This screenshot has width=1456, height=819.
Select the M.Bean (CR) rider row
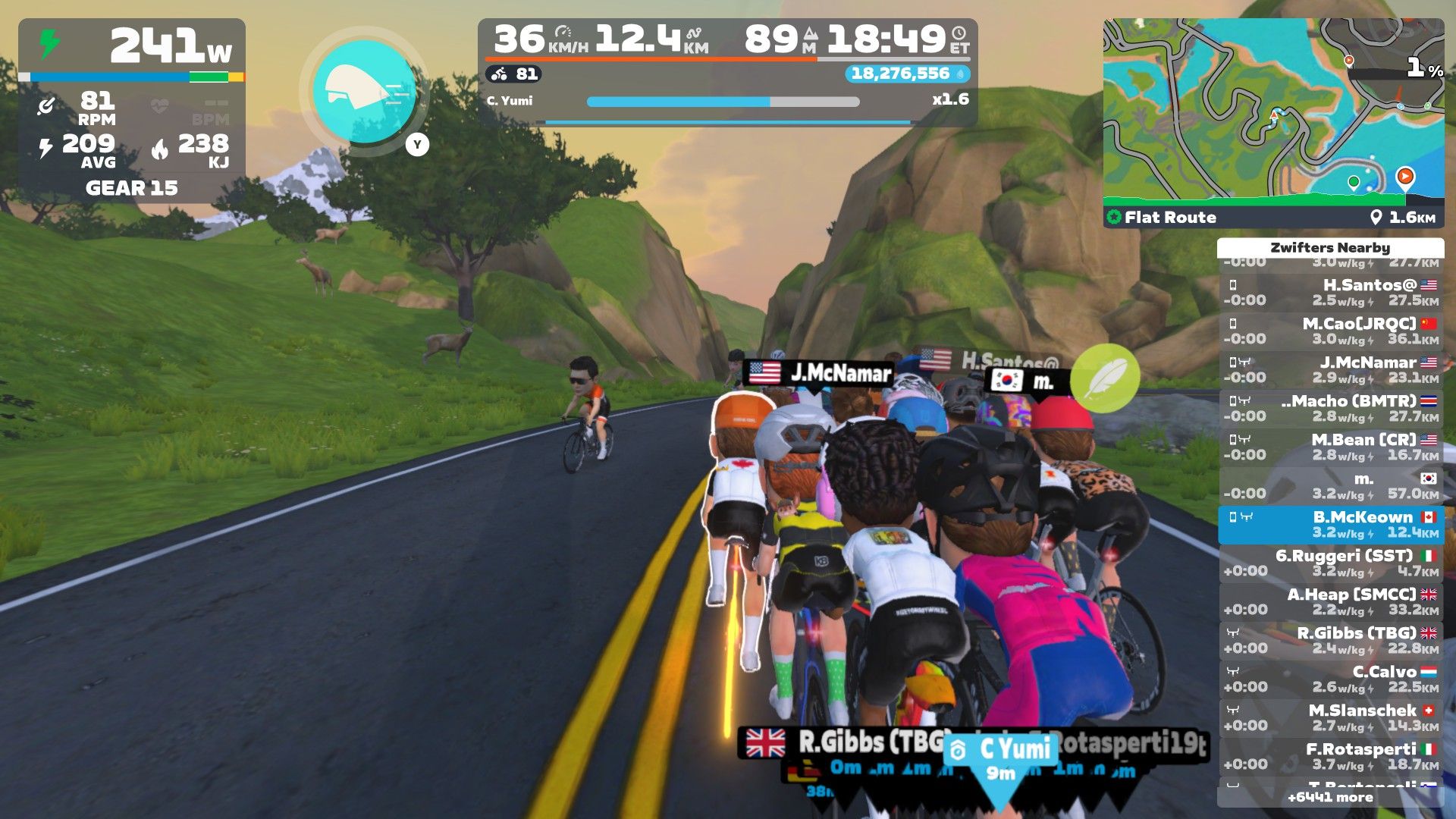coord(1331,447)
